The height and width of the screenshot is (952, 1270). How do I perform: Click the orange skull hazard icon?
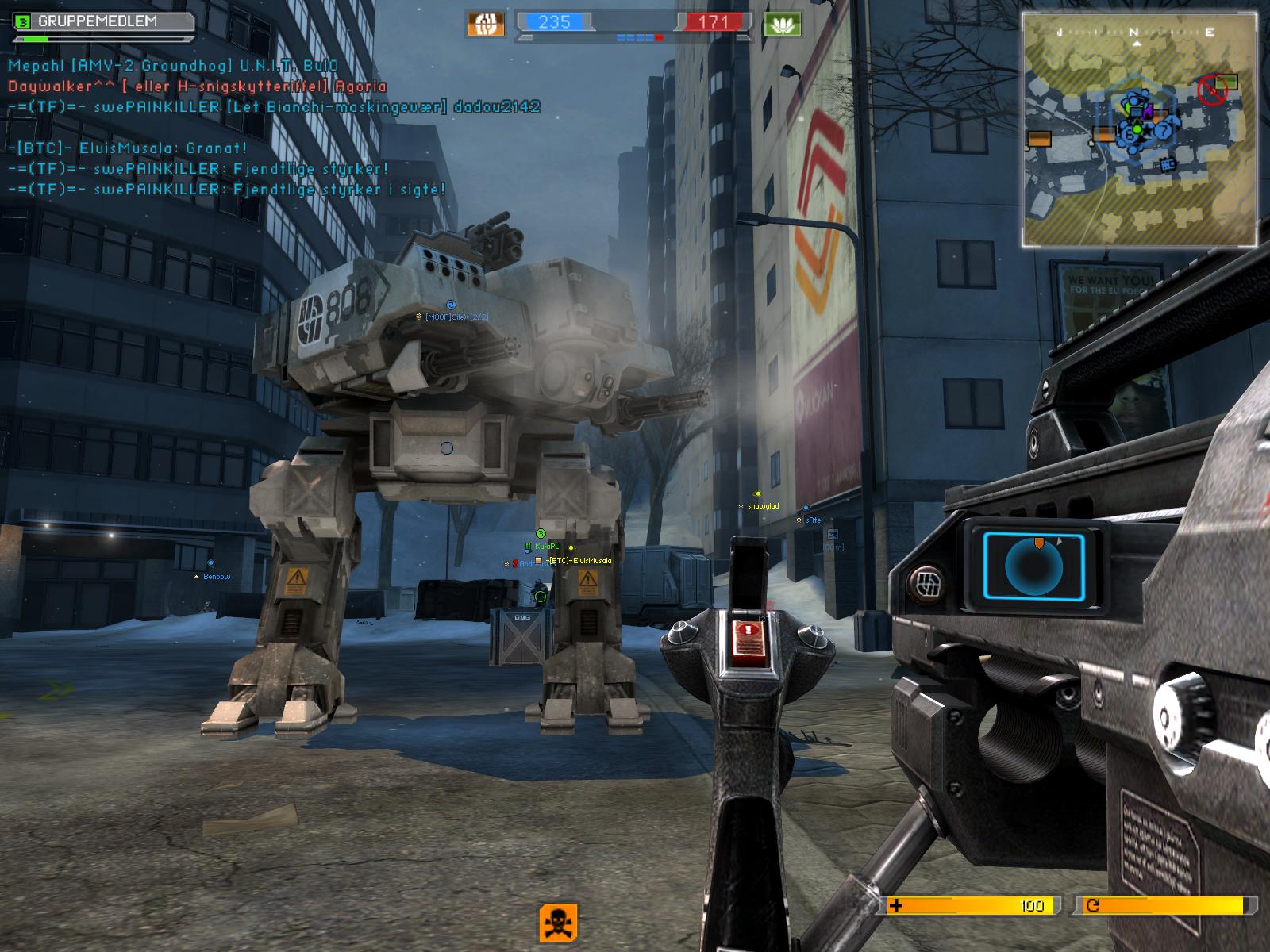[558, 923]
